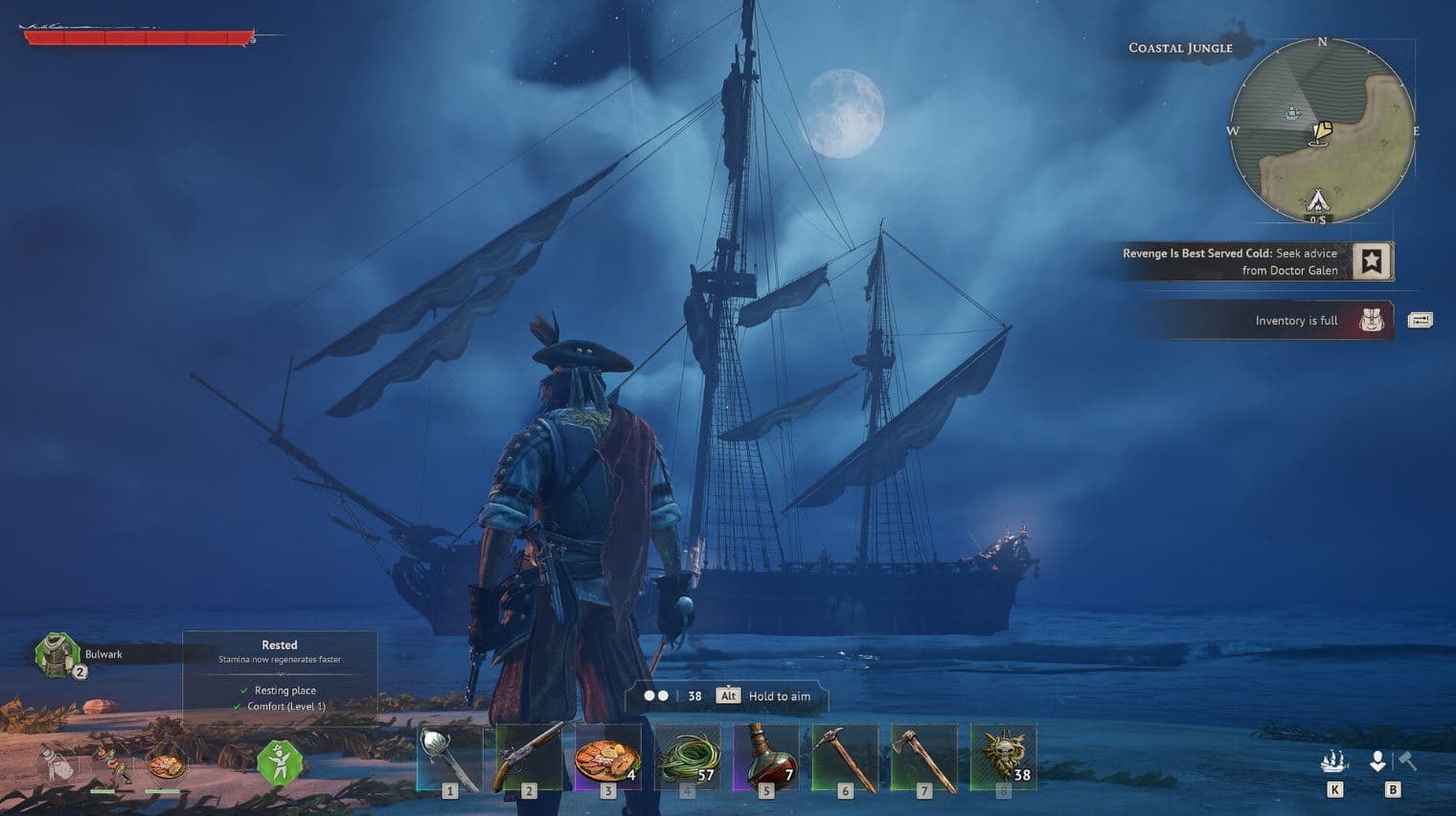Open the build hammer icon

point(1407,760)
